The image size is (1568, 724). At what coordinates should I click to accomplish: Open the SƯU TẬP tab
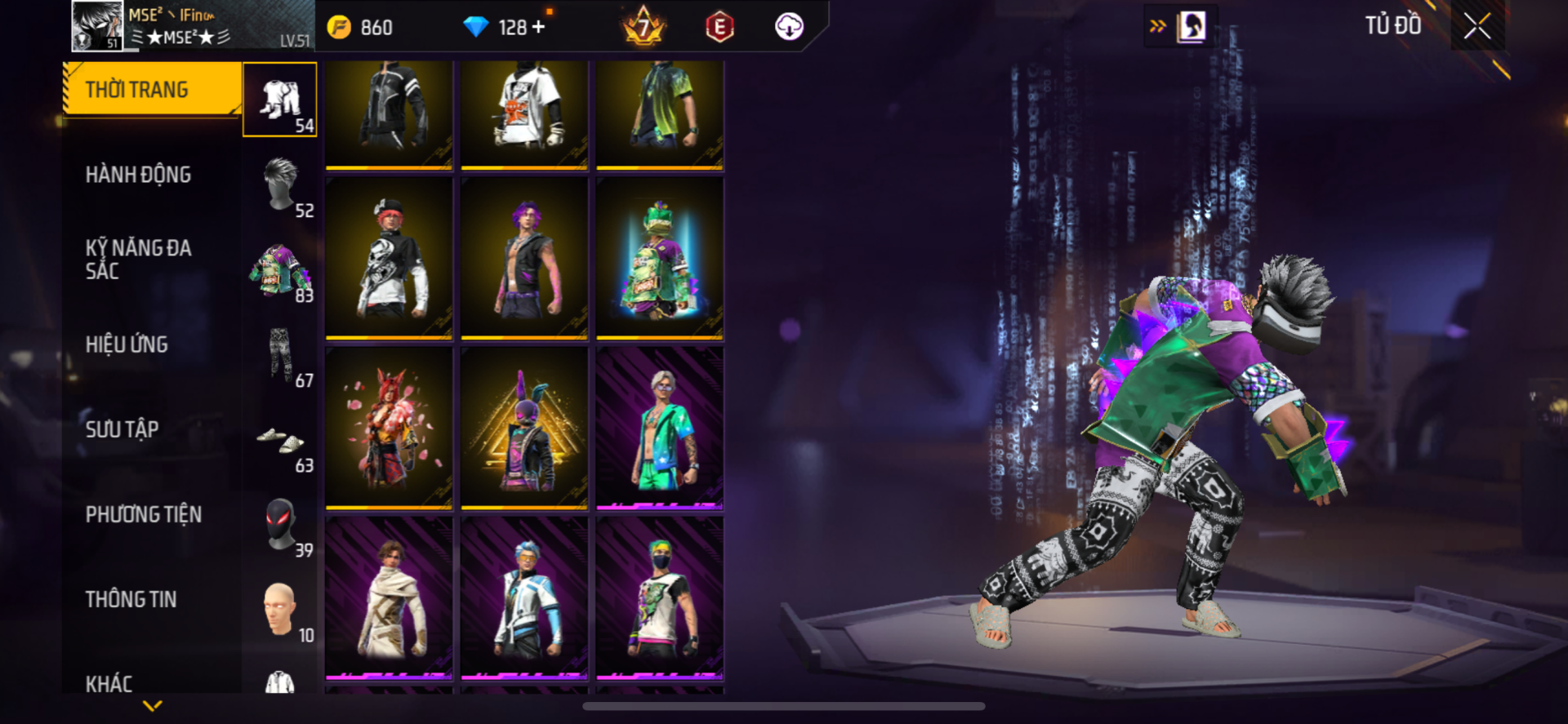(x=122, y=429)
